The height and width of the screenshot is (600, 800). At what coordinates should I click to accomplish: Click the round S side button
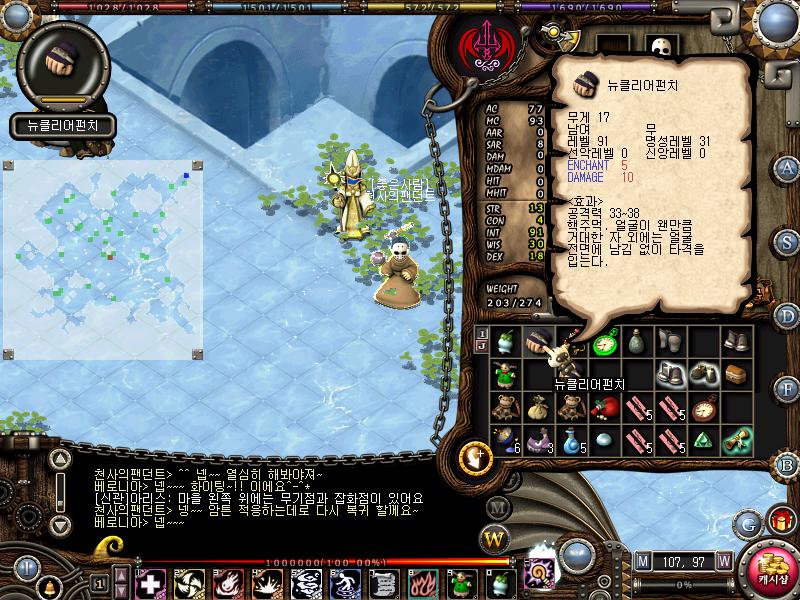788,241
